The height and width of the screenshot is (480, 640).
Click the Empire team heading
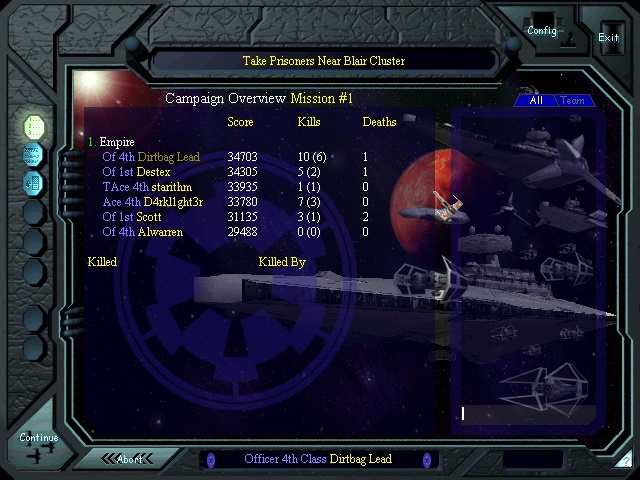[116, 142]
